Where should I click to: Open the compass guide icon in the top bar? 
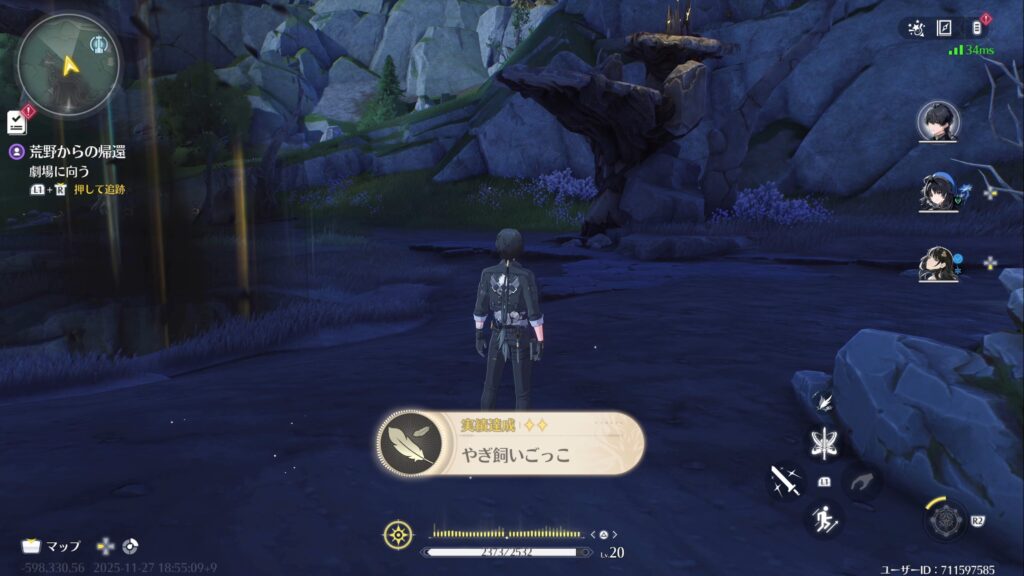946,29
